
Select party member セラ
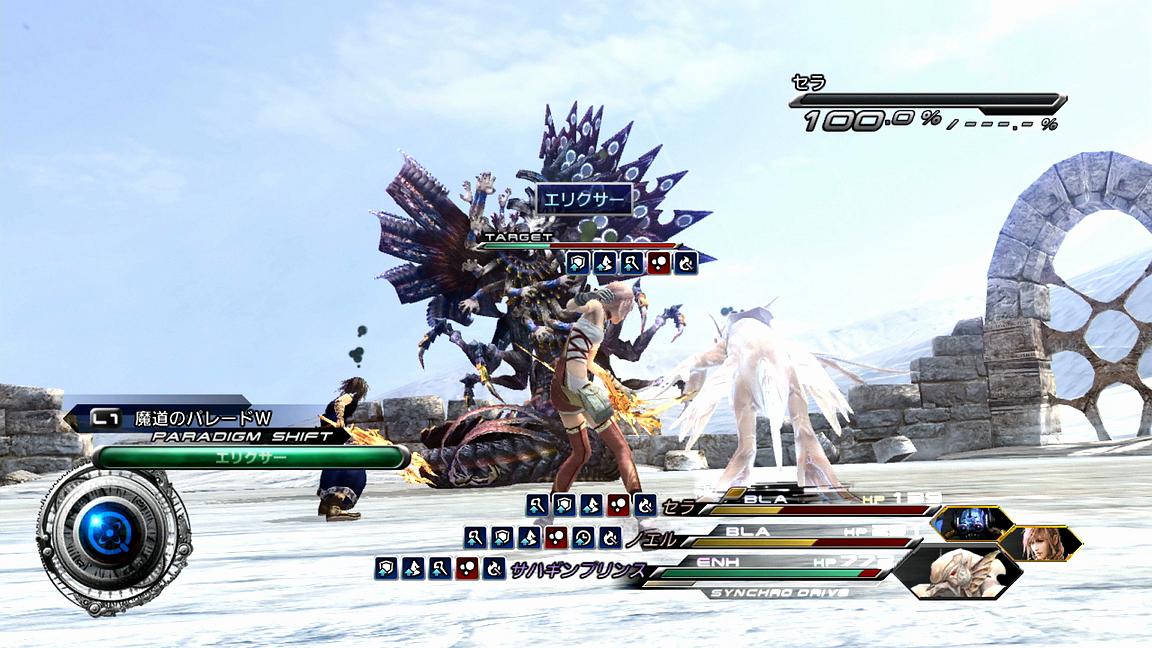point(677,504)
